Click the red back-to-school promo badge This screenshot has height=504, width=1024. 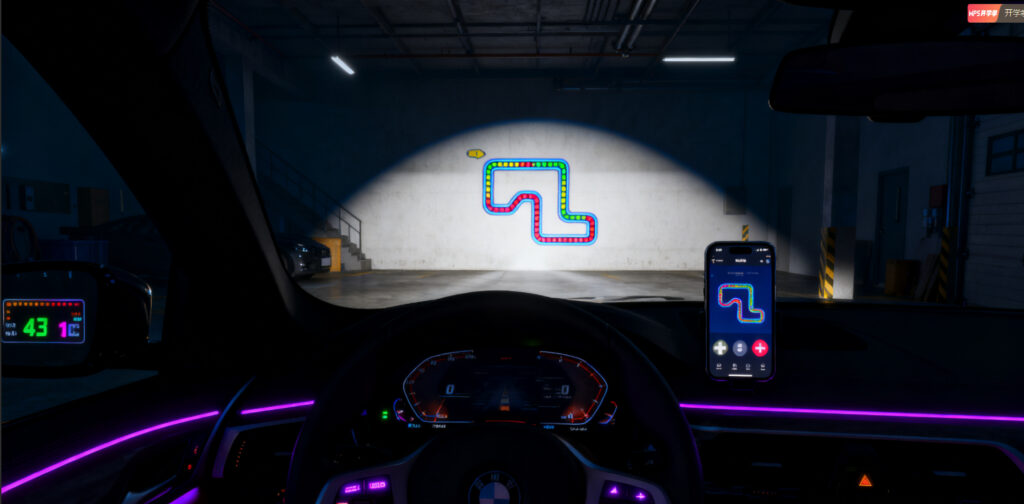coord(983,13)
